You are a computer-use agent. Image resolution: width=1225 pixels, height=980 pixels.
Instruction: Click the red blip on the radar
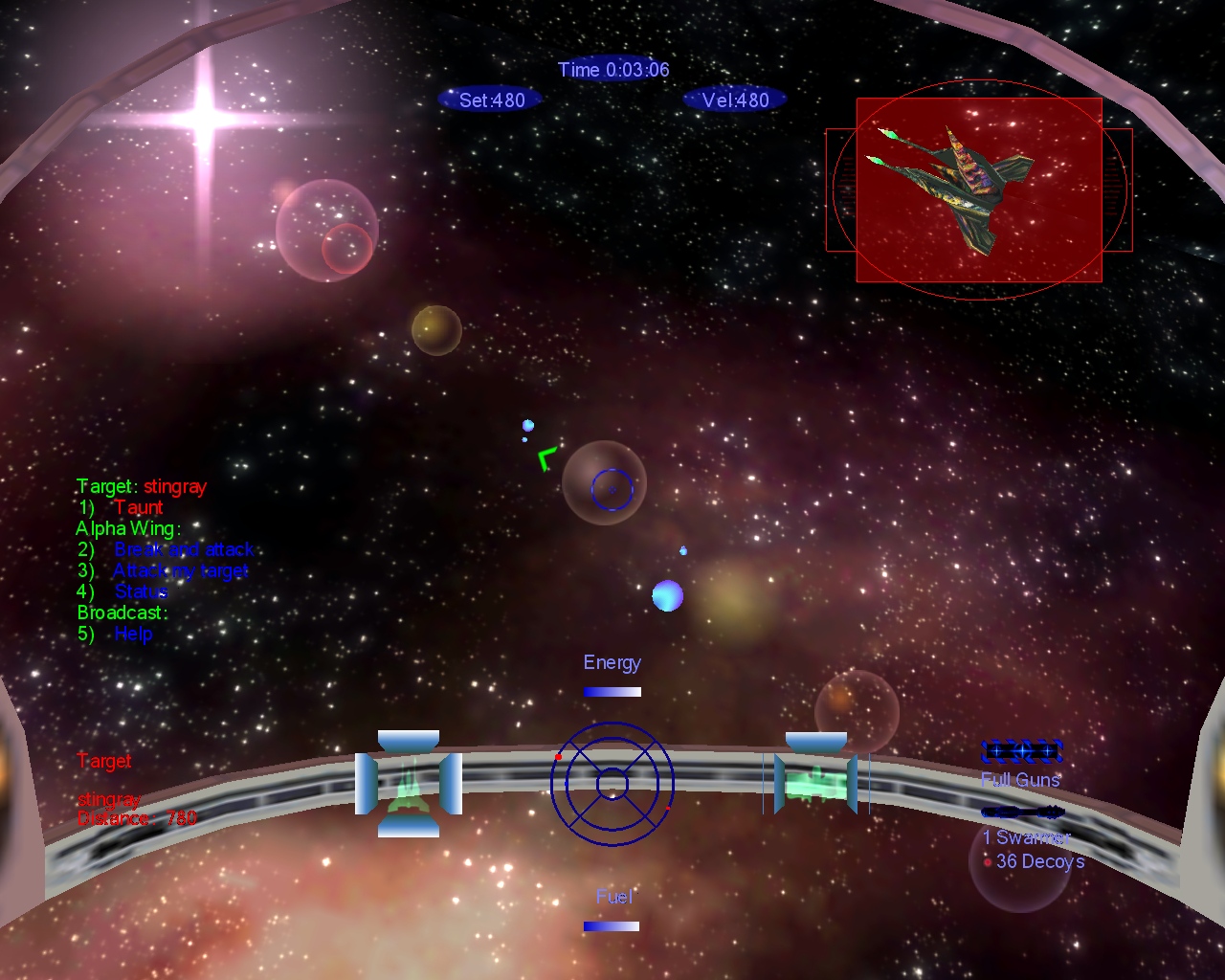point(558,756)
